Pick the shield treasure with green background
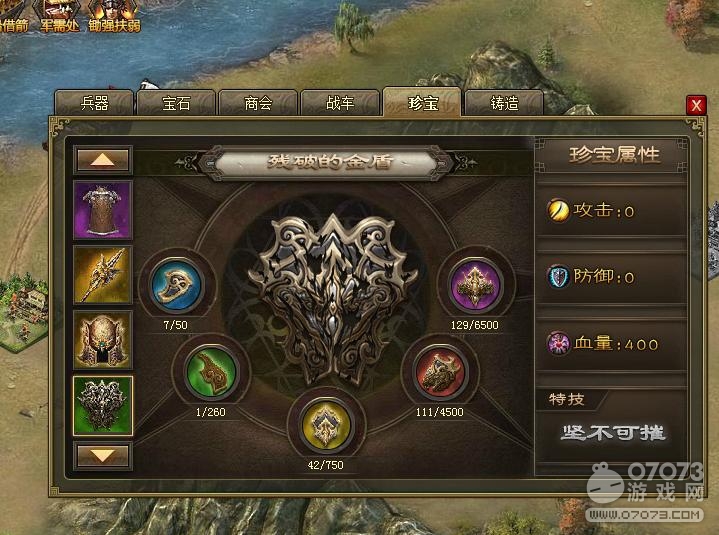Screen dimensions: 719x535 [x=103, y=405]
